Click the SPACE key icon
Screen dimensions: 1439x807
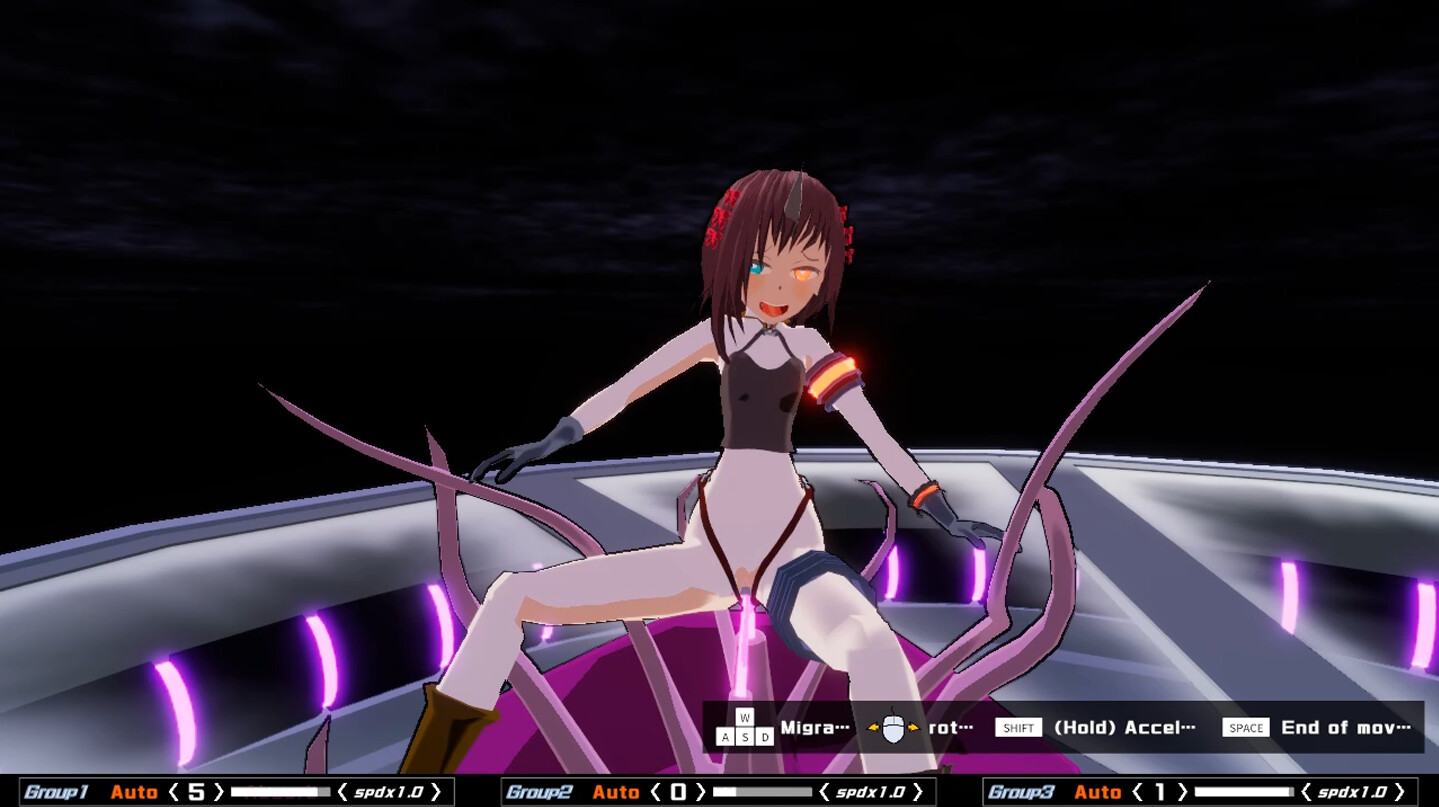[1246, 727]
